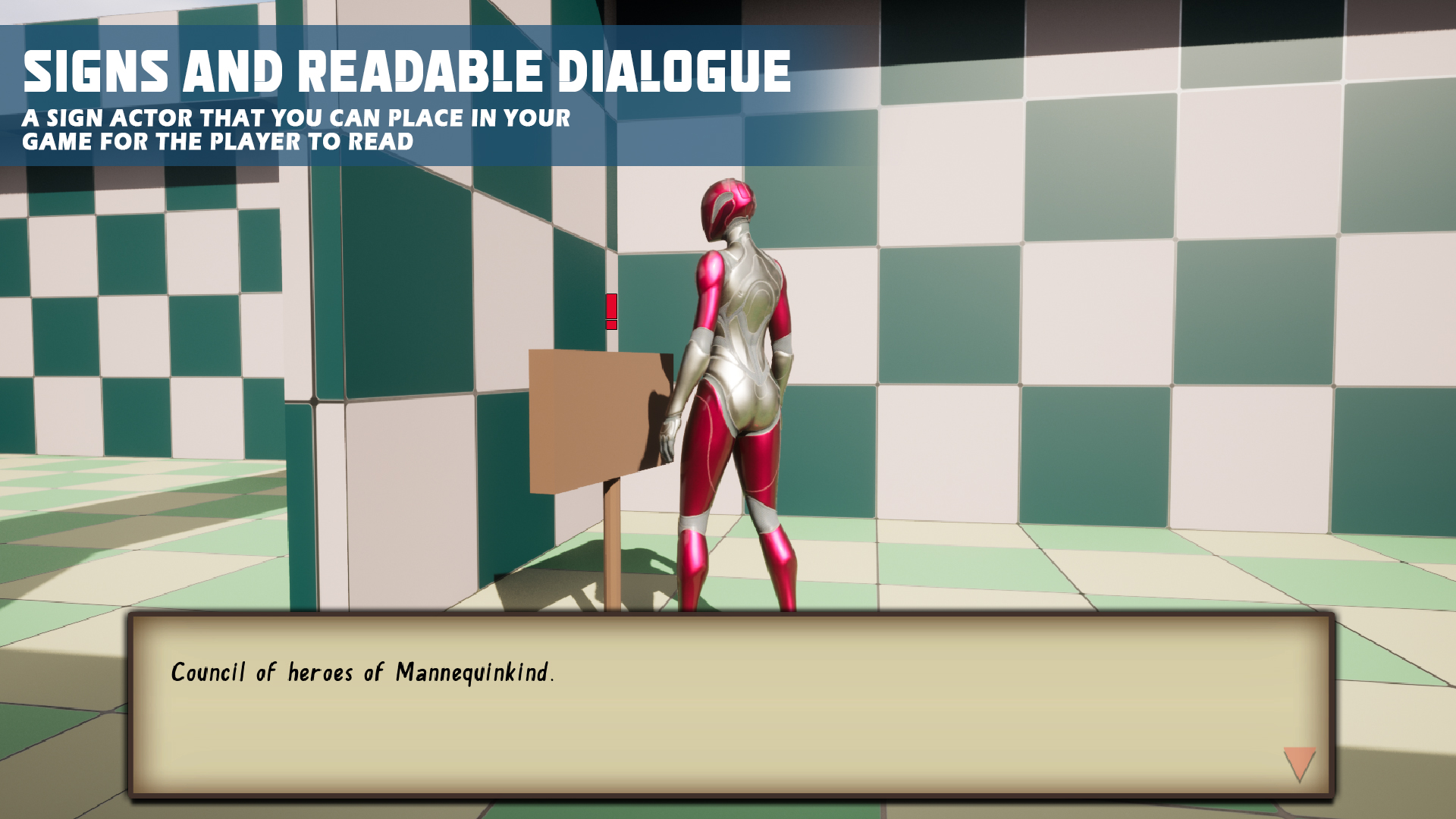Click the red exclamation indicator above the sign

610,307
